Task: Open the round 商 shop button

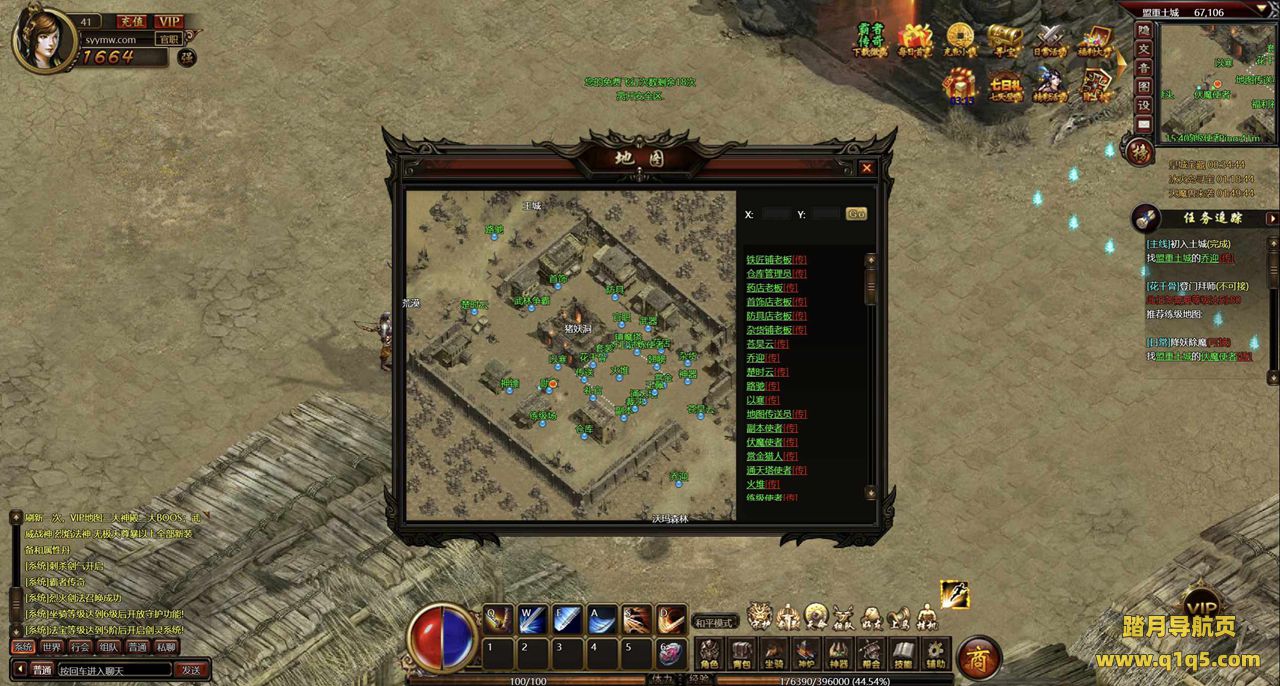Action: click(x=978, y=657)
